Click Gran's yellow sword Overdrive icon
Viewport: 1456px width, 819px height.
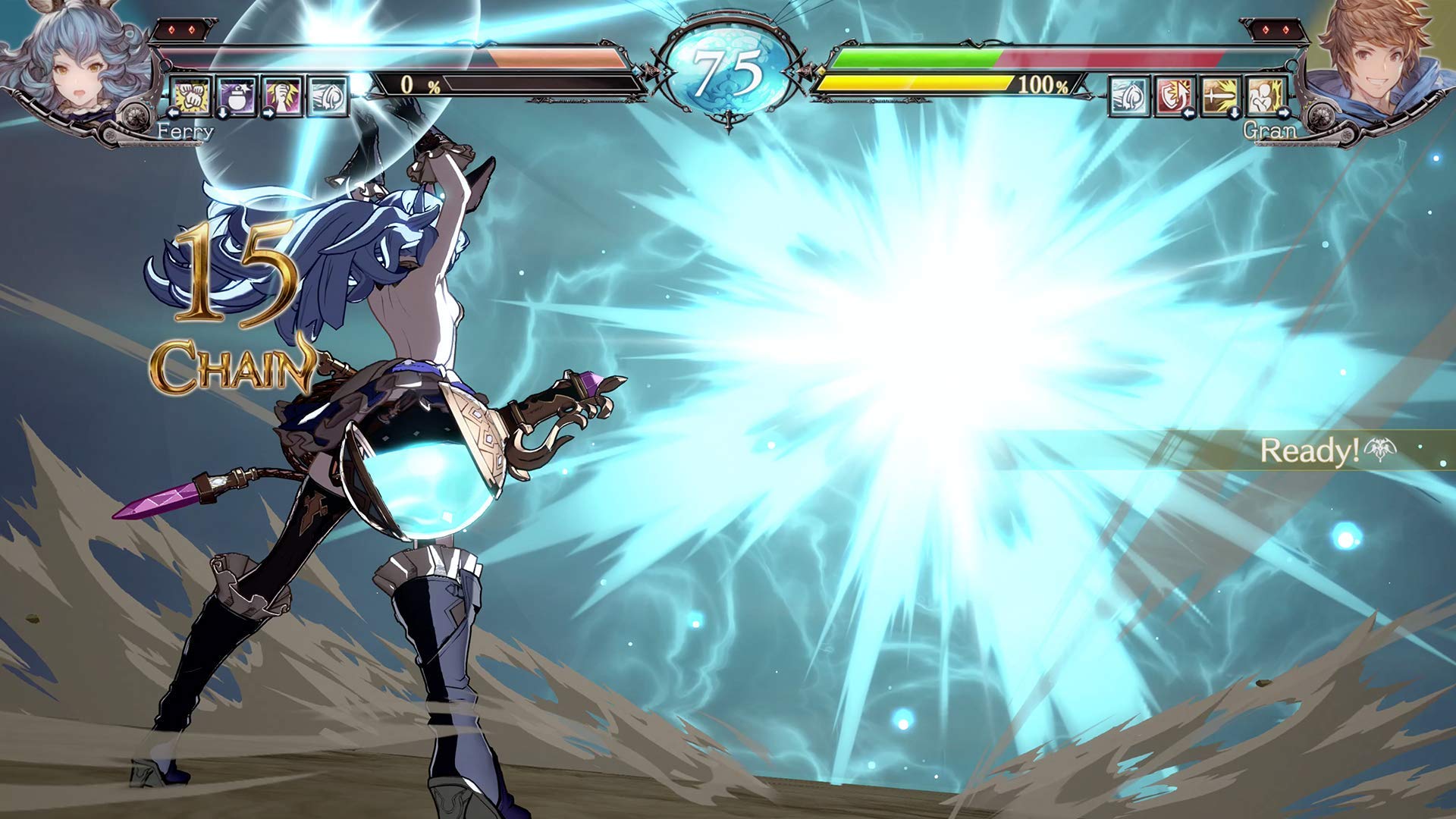1217,96
